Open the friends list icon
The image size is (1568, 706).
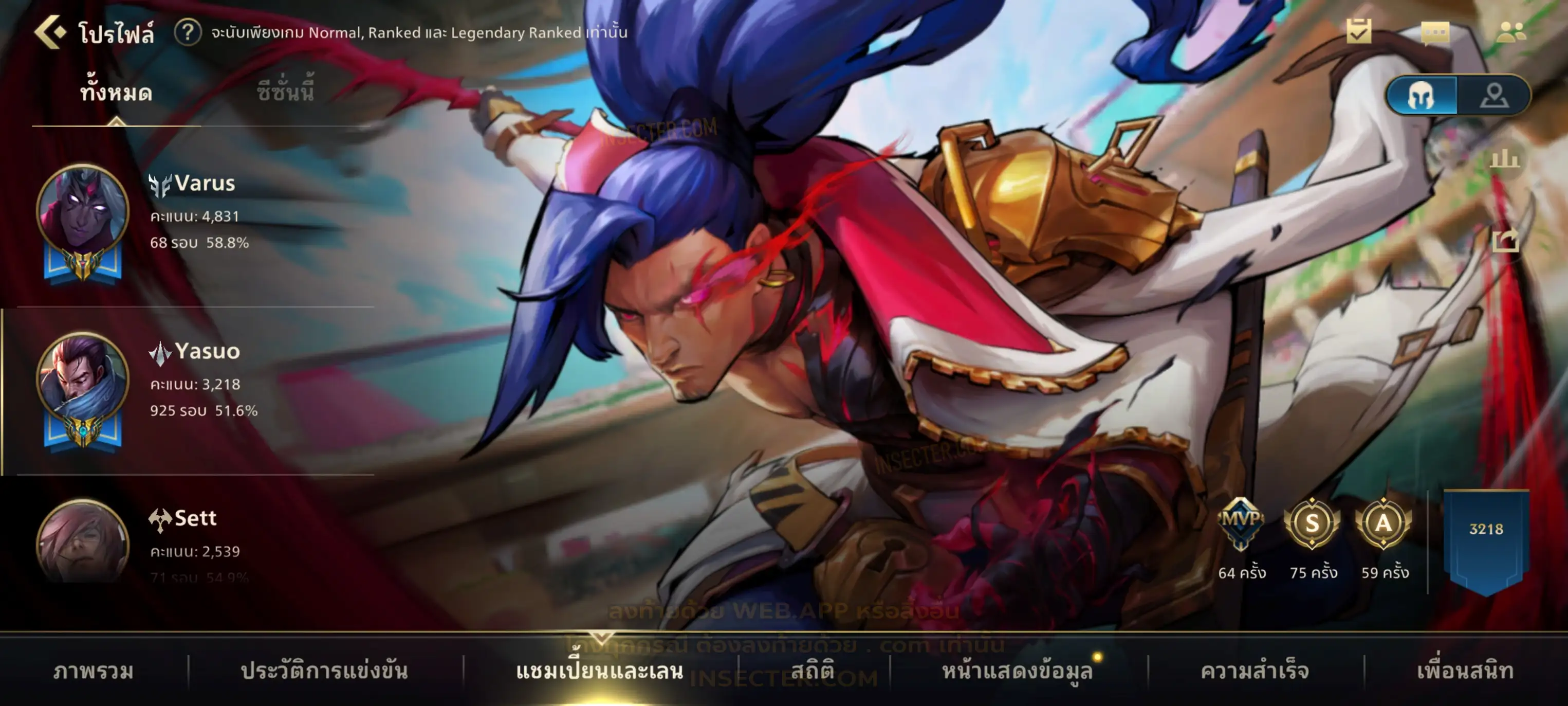pos(1510,32)
